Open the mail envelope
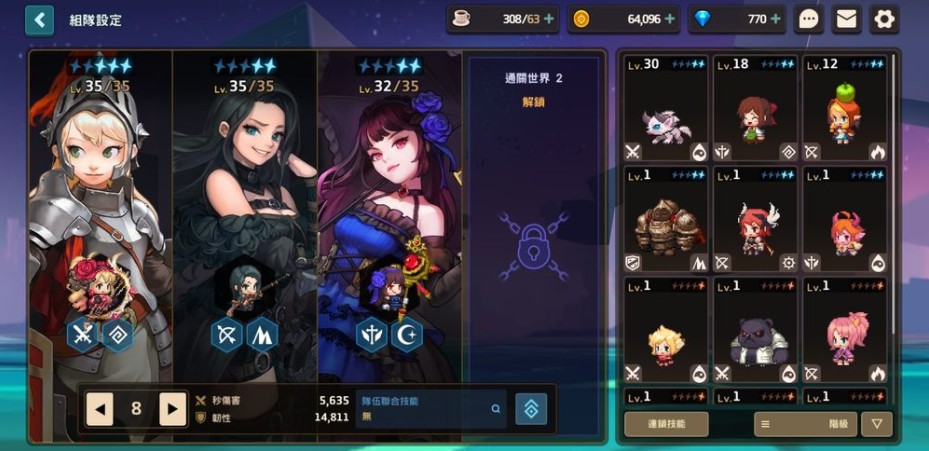929x451 pixels. pos(846,19)
